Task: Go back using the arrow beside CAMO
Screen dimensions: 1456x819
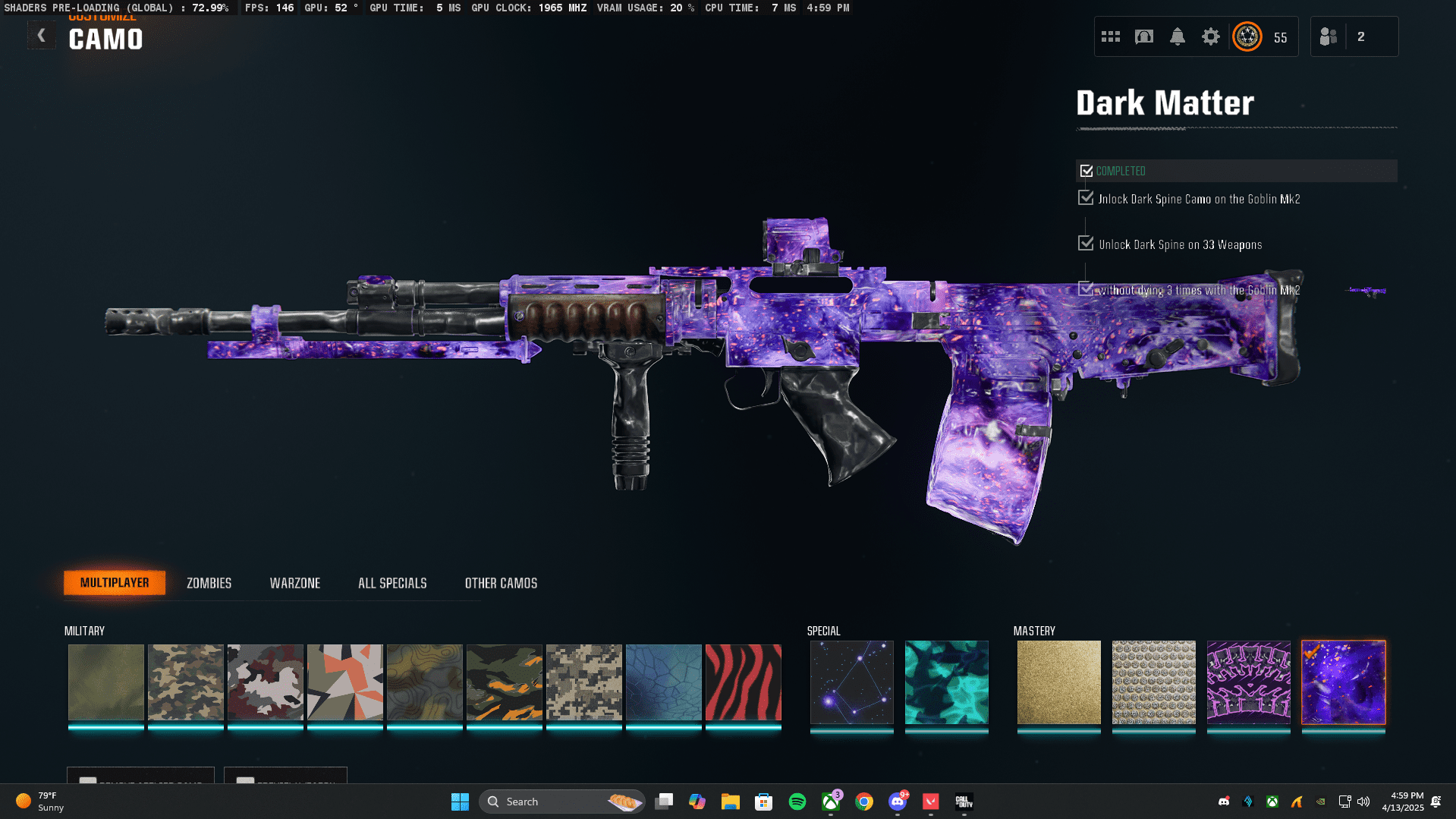Action: (x=42, y=36)
